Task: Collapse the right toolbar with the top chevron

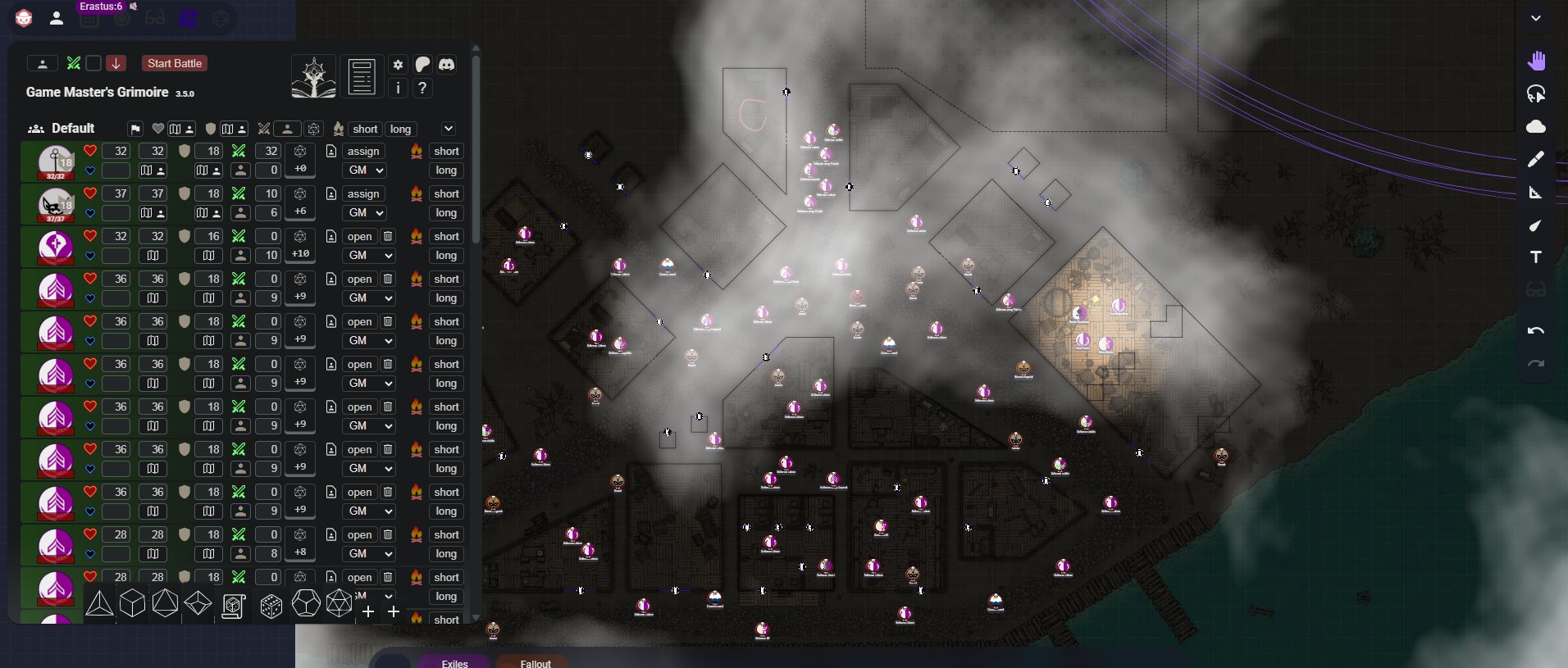Action: pyautogui.click(x=1536, y=18)
